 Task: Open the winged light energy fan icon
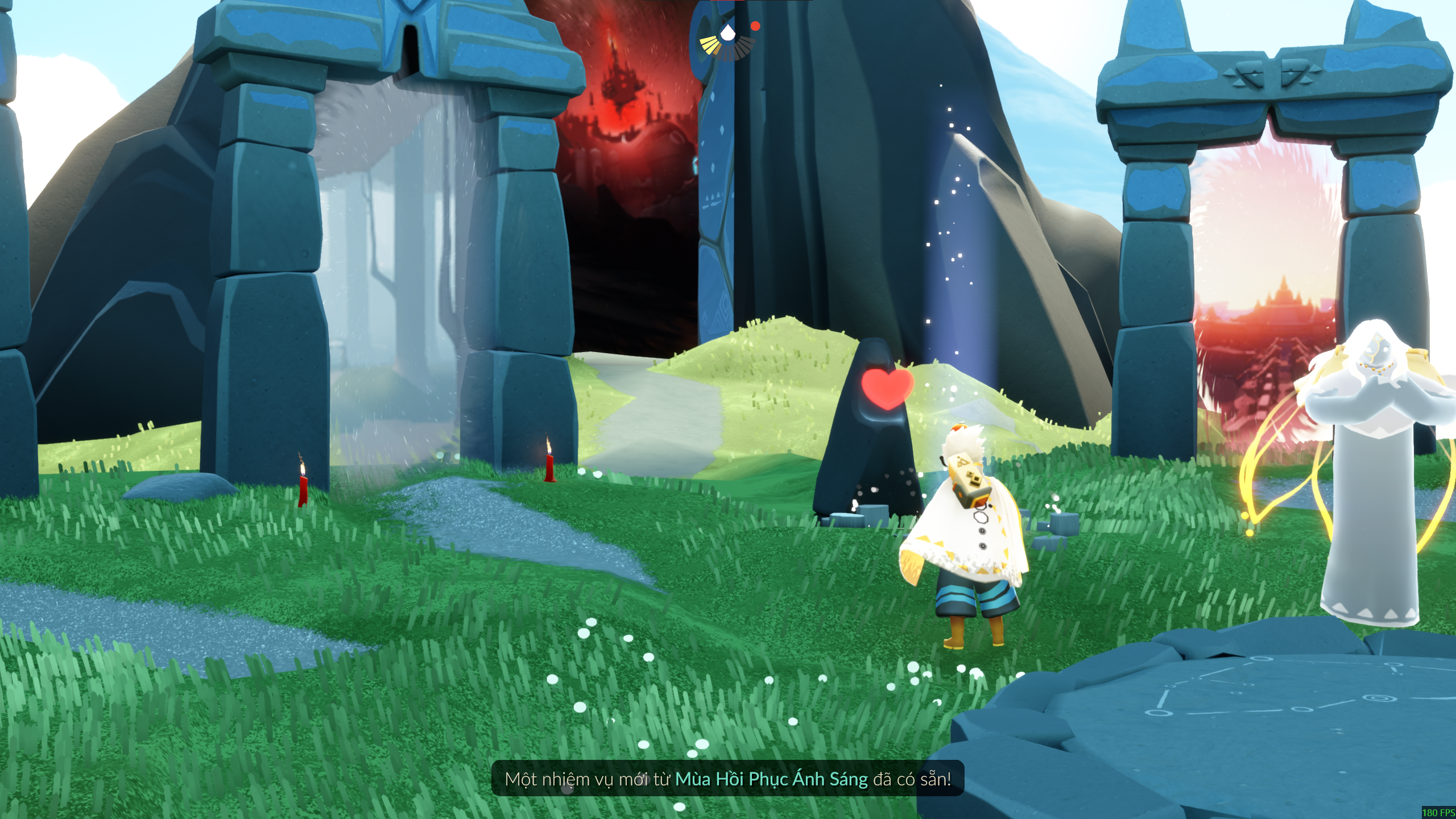(x=727, y=41)
